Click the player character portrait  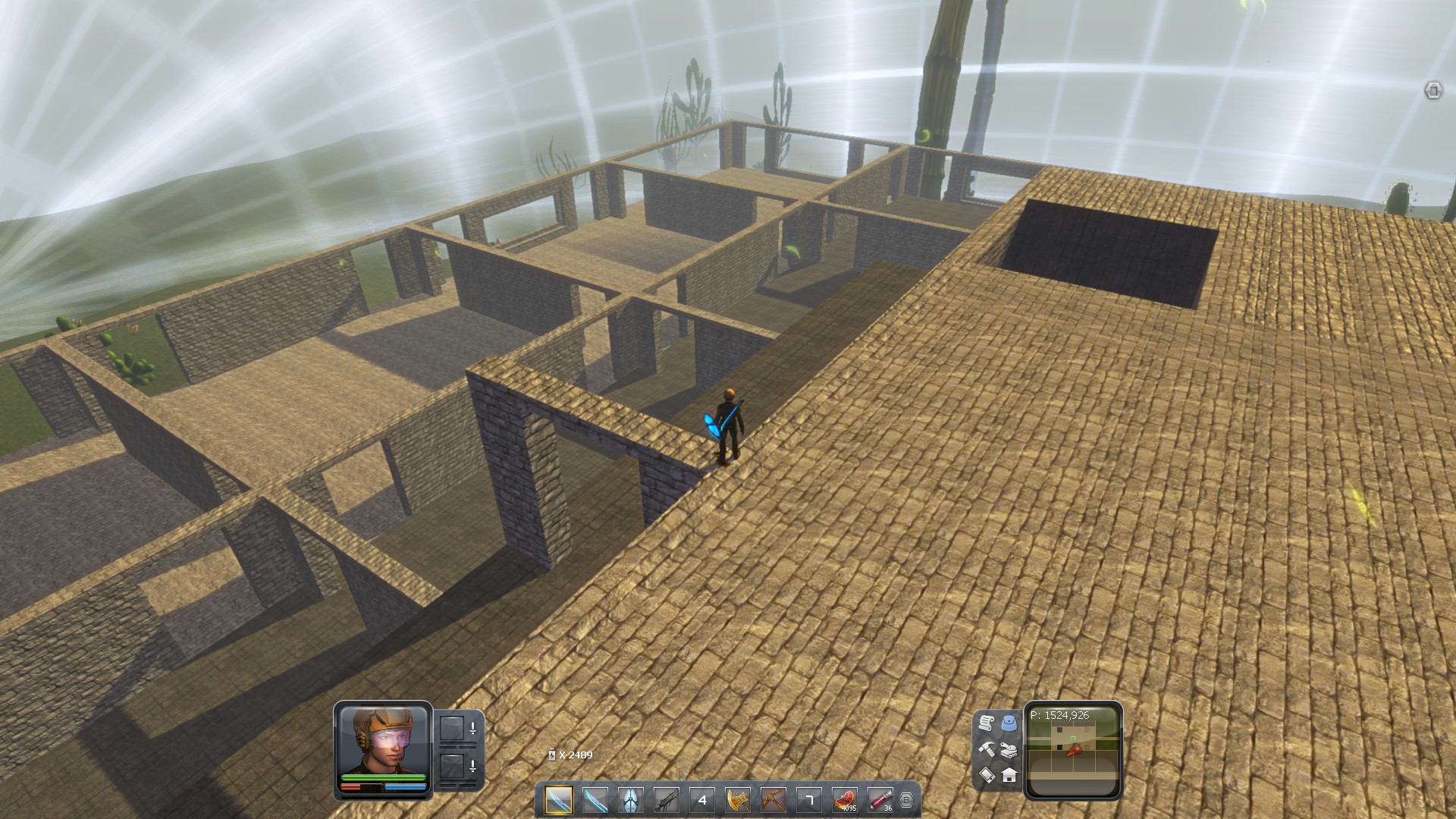pyautogui.click(x=383, y=739)
